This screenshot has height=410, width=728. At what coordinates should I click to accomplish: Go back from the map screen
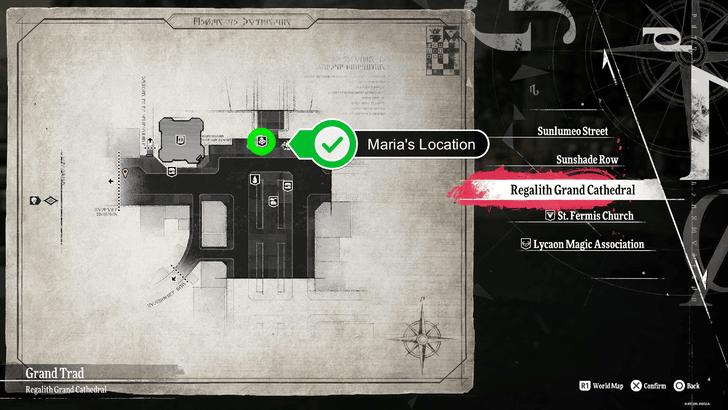pos(686,383)
